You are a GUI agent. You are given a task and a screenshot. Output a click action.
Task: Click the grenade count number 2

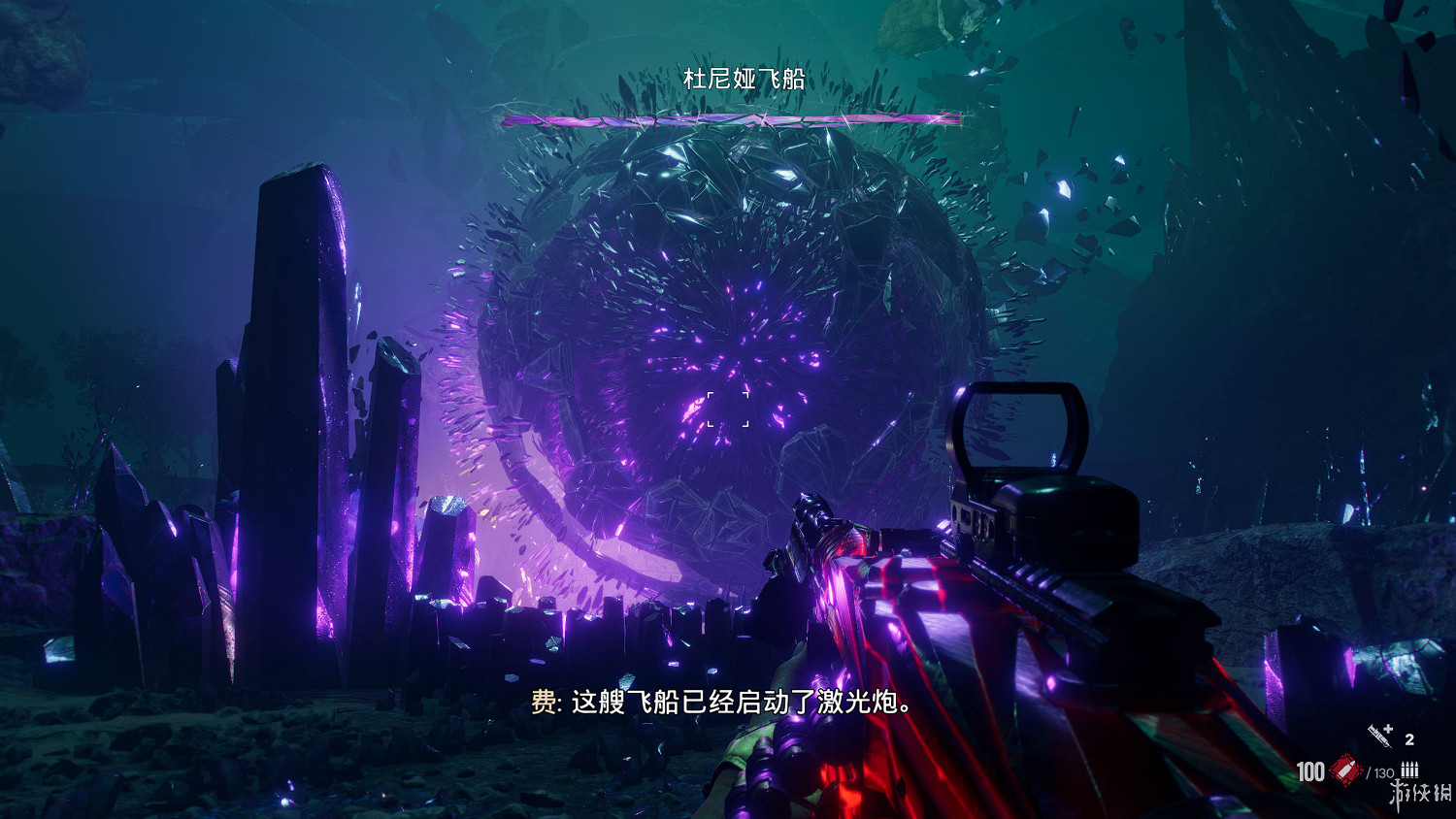point(1409,739)
